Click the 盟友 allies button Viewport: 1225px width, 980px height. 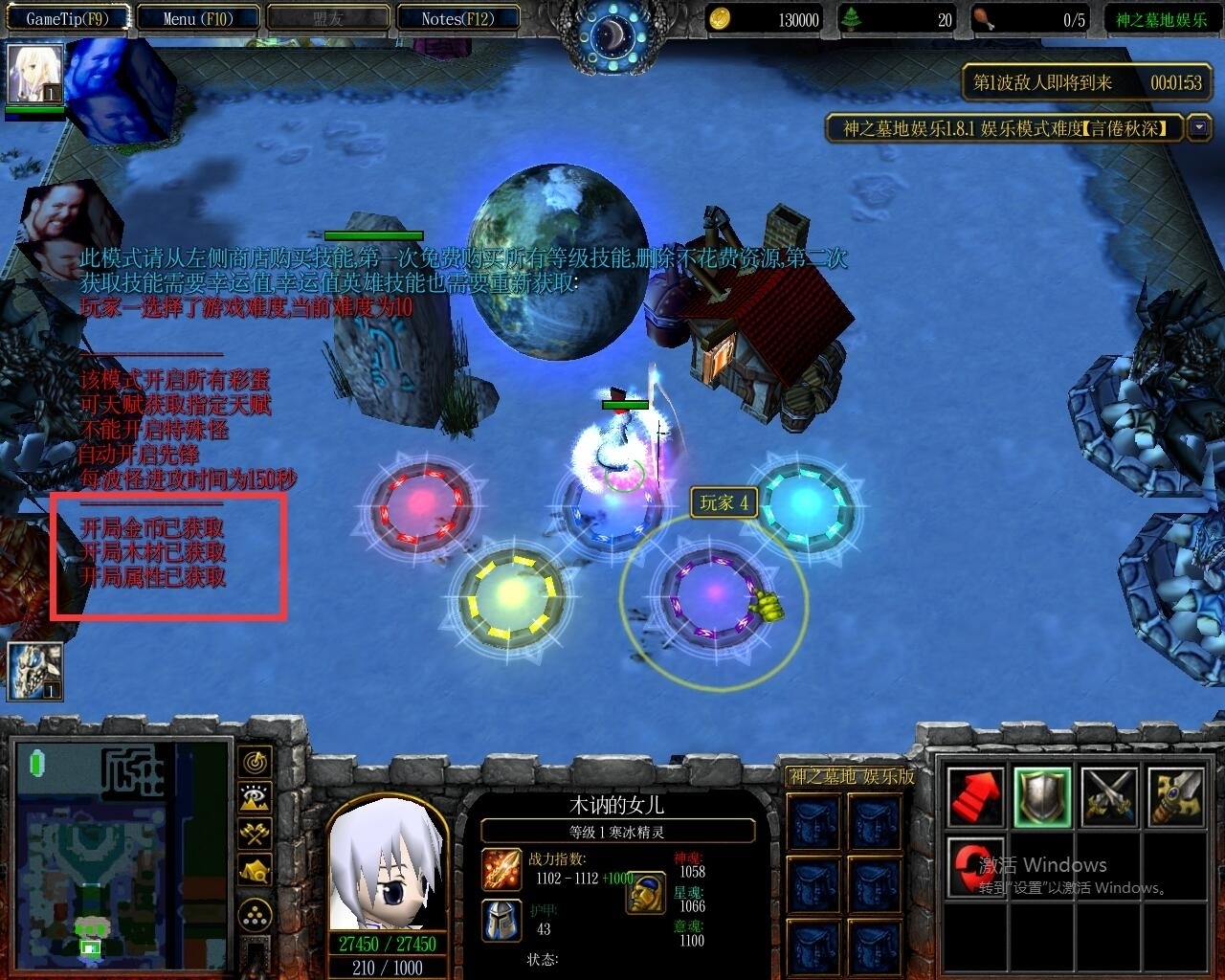[x=327, y=18]
